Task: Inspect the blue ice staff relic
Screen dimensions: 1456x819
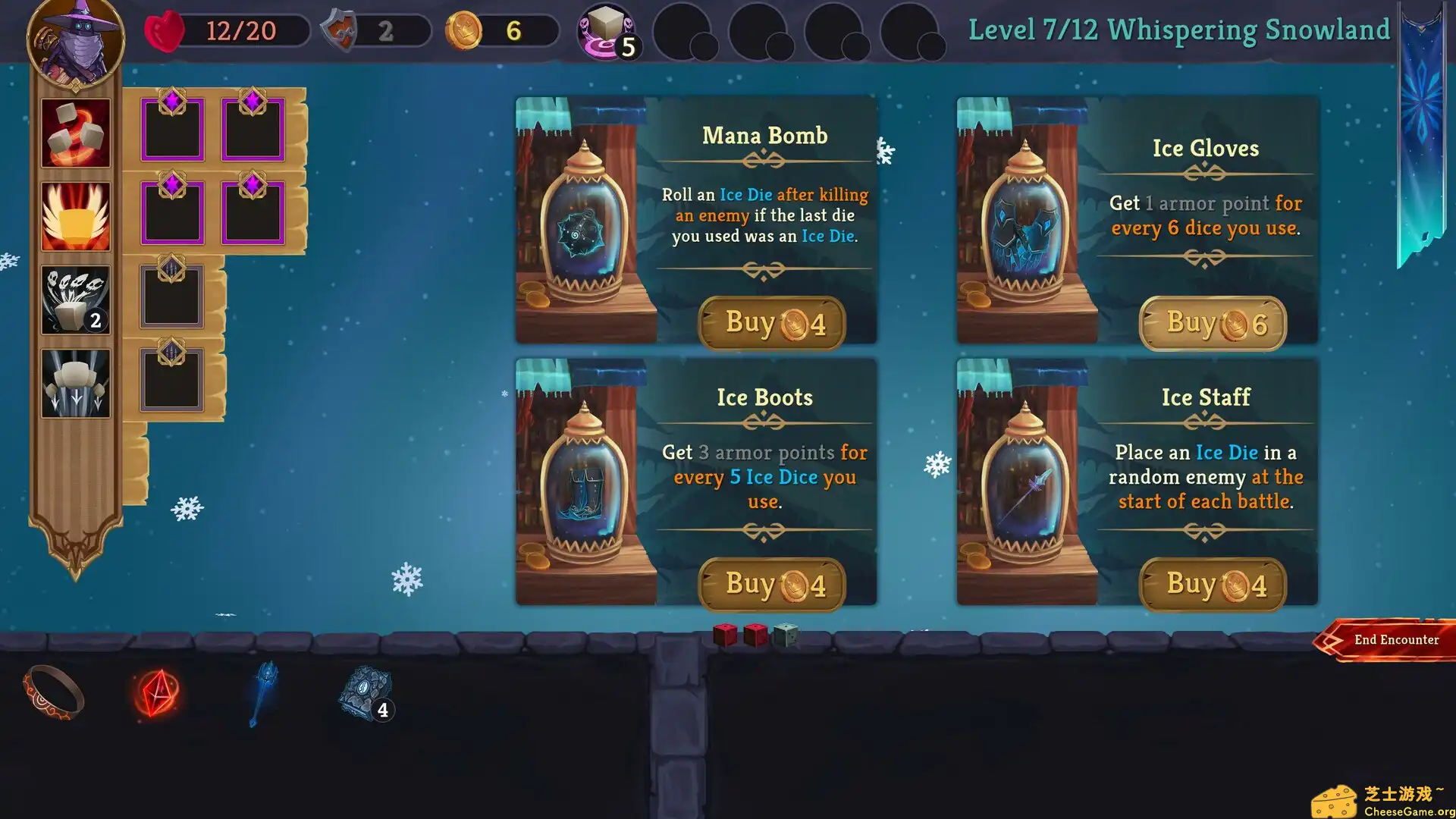Action: pos(263,692)
